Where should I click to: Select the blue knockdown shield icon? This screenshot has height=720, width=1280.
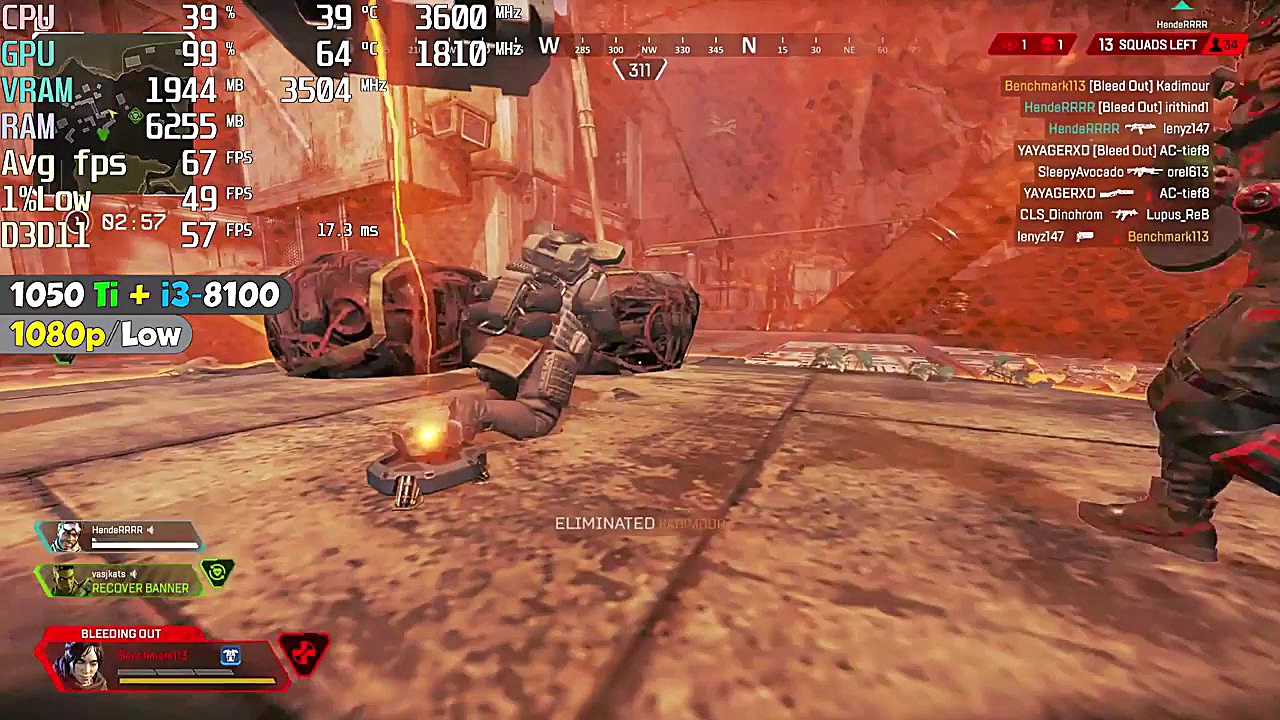click(231, 656)
